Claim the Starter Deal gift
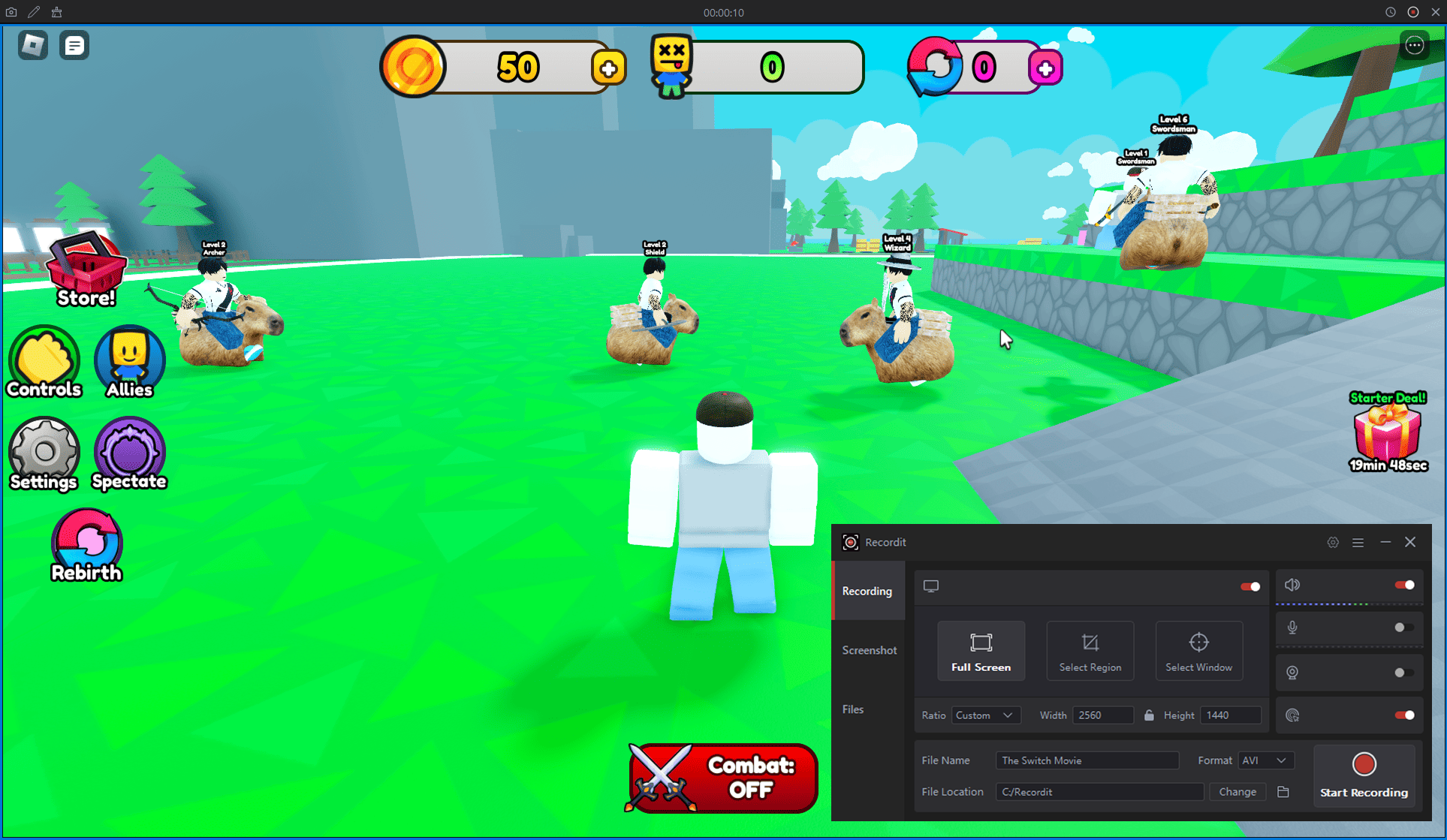Image resolution: width=1447 pixels, height=840 pixels. pyautogui.click(x=1387, y=435)
